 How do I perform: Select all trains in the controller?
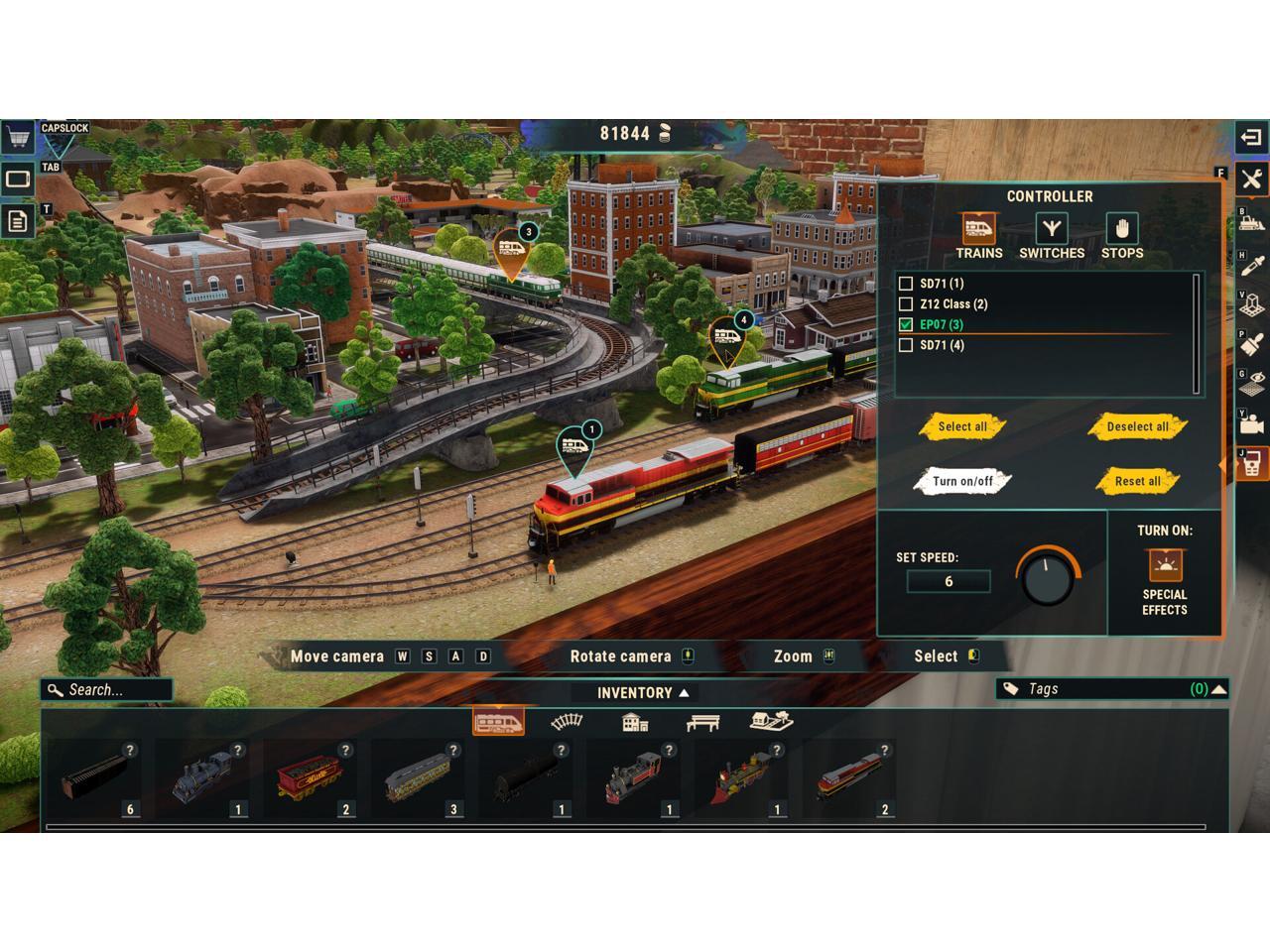tap(962, 426)
